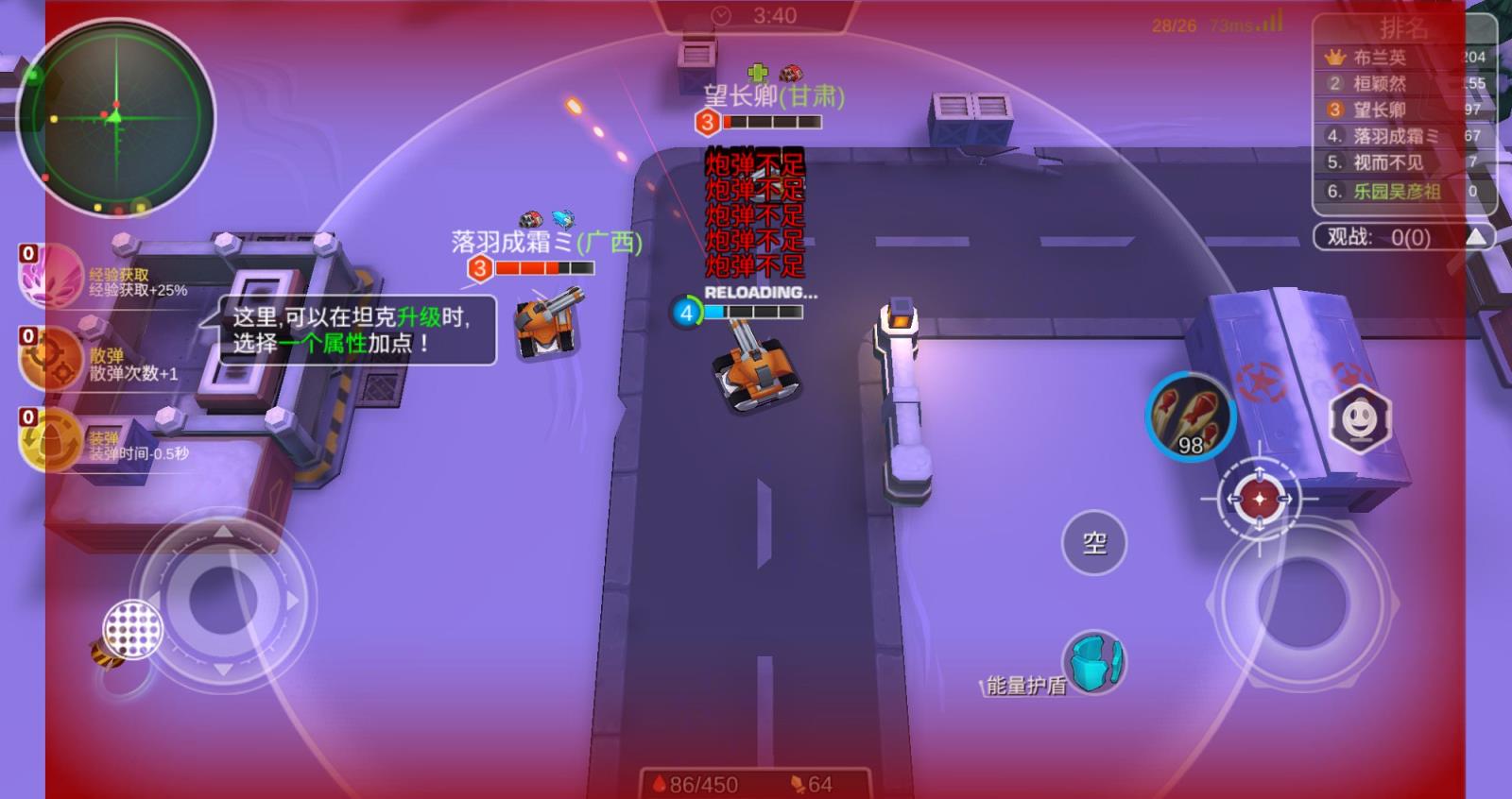Tap the radar minimap
The height and width of the screenshot is (799, 1512).
(116, 117)
